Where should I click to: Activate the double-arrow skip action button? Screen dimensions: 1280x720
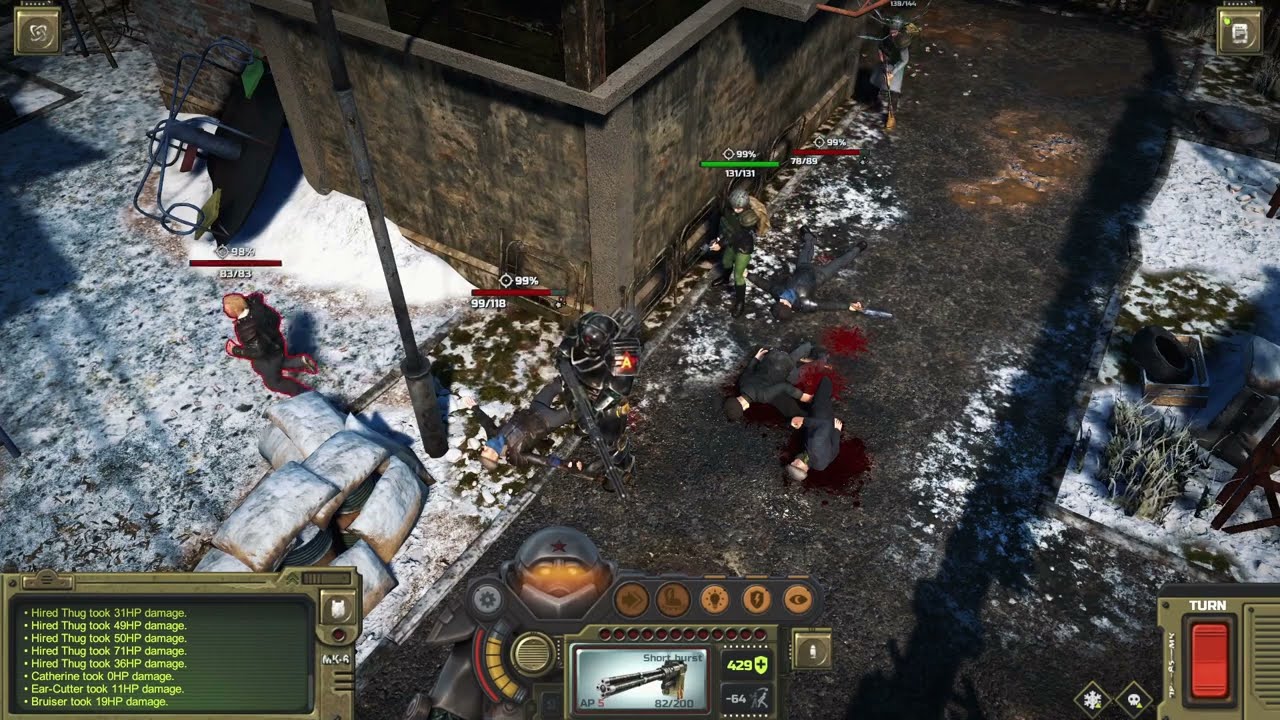point(631,599)
